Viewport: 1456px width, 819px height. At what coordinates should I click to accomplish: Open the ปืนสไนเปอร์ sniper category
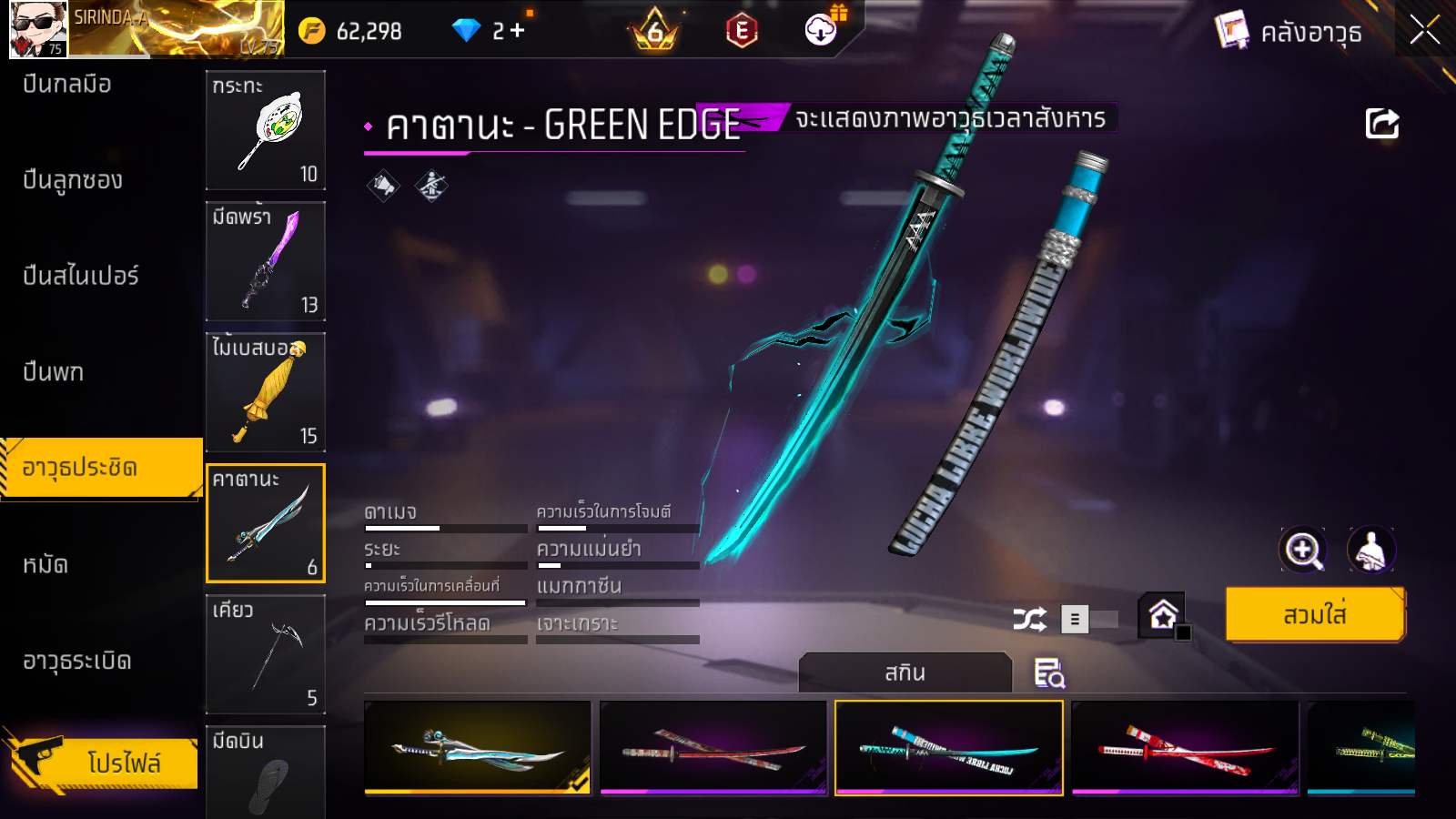click(81, 276)
